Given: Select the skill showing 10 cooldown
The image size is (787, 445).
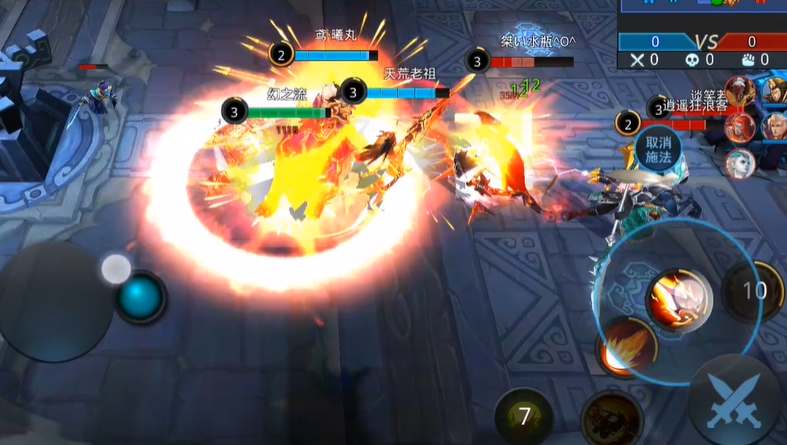Looking at the screenshot, I should [753, 291].
